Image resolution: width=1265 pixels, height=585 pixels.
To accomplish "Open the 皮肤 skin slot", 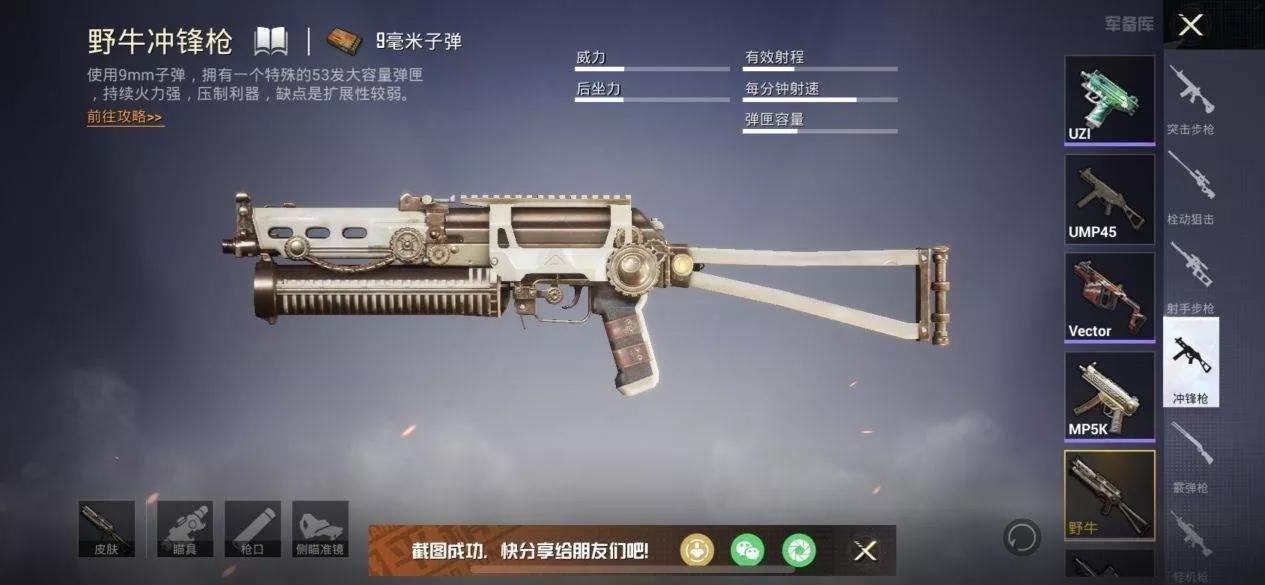I will pos(106,529).
